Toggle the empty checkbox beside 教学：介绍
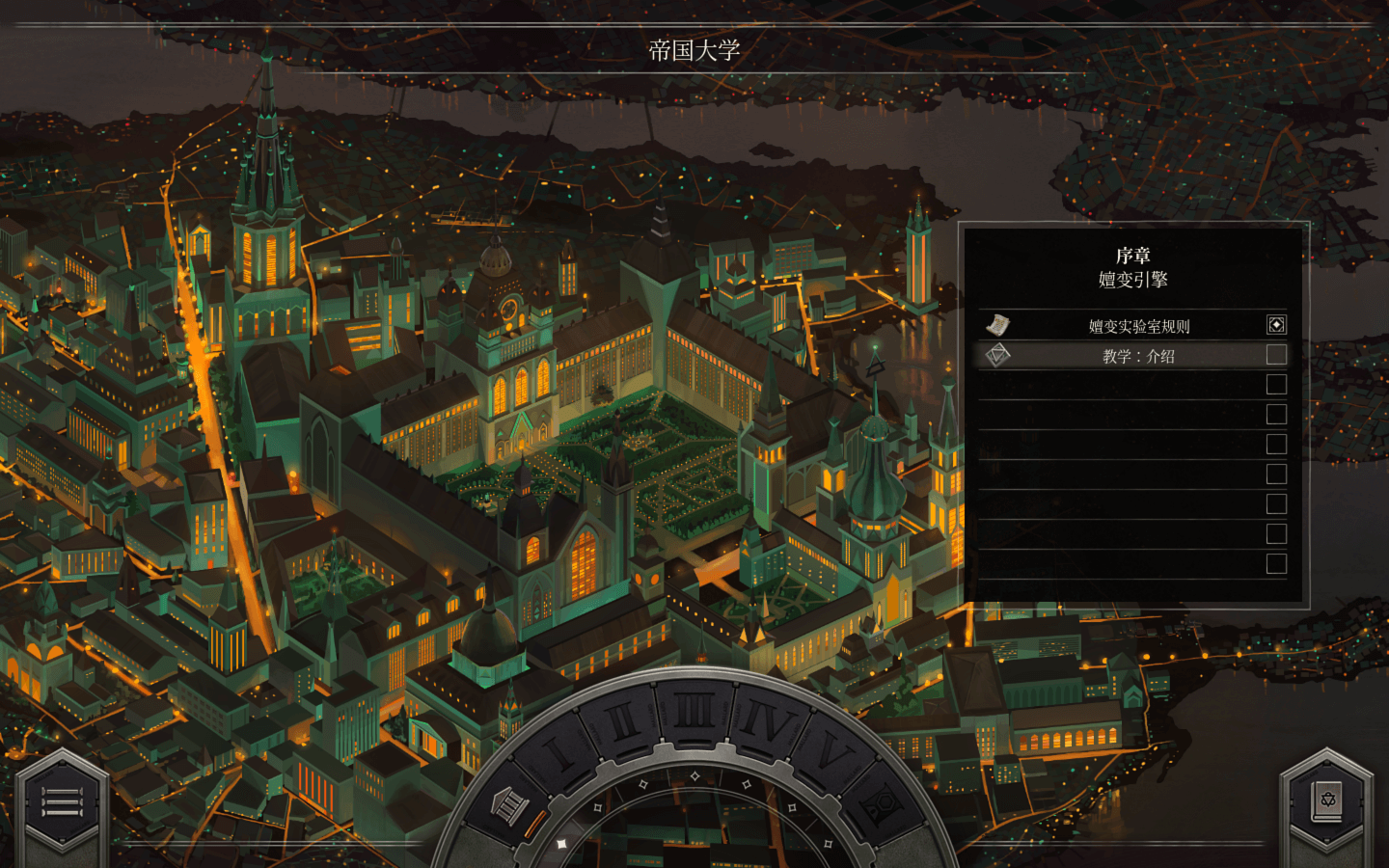The width and height of the screenshot is (1389, 868). 1275,355
